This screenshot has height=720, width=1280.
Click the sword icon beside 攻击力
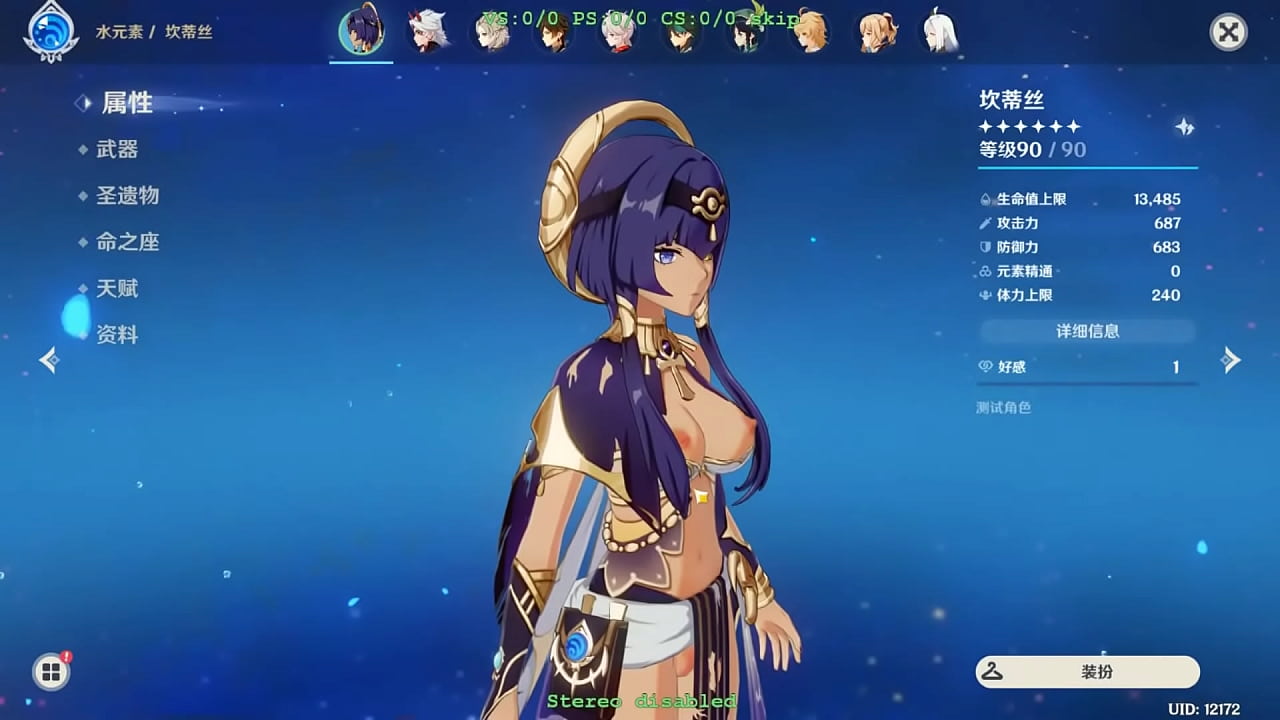[985, 223]
